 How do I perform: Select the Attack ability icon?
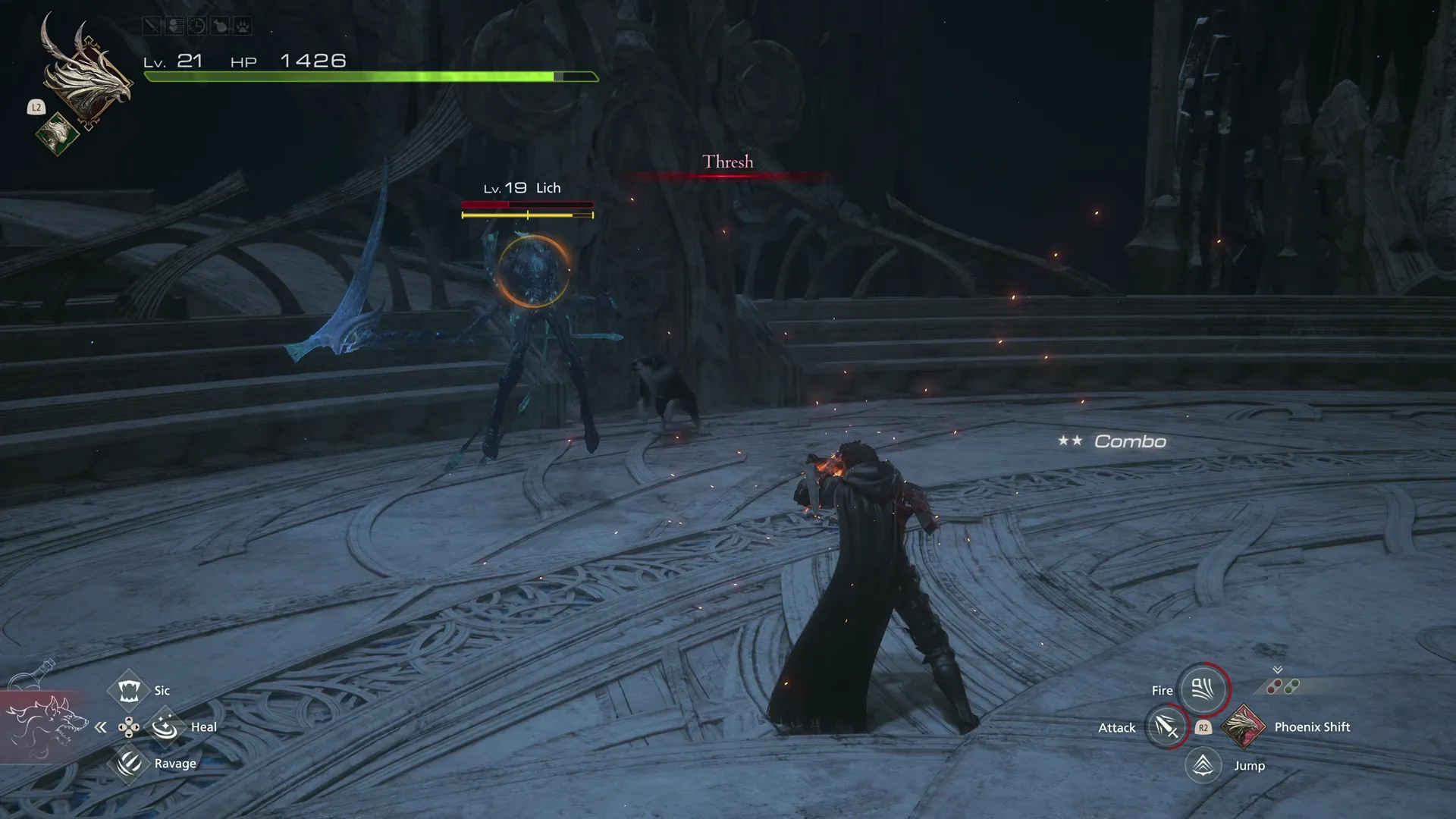tap(1166, 726)
